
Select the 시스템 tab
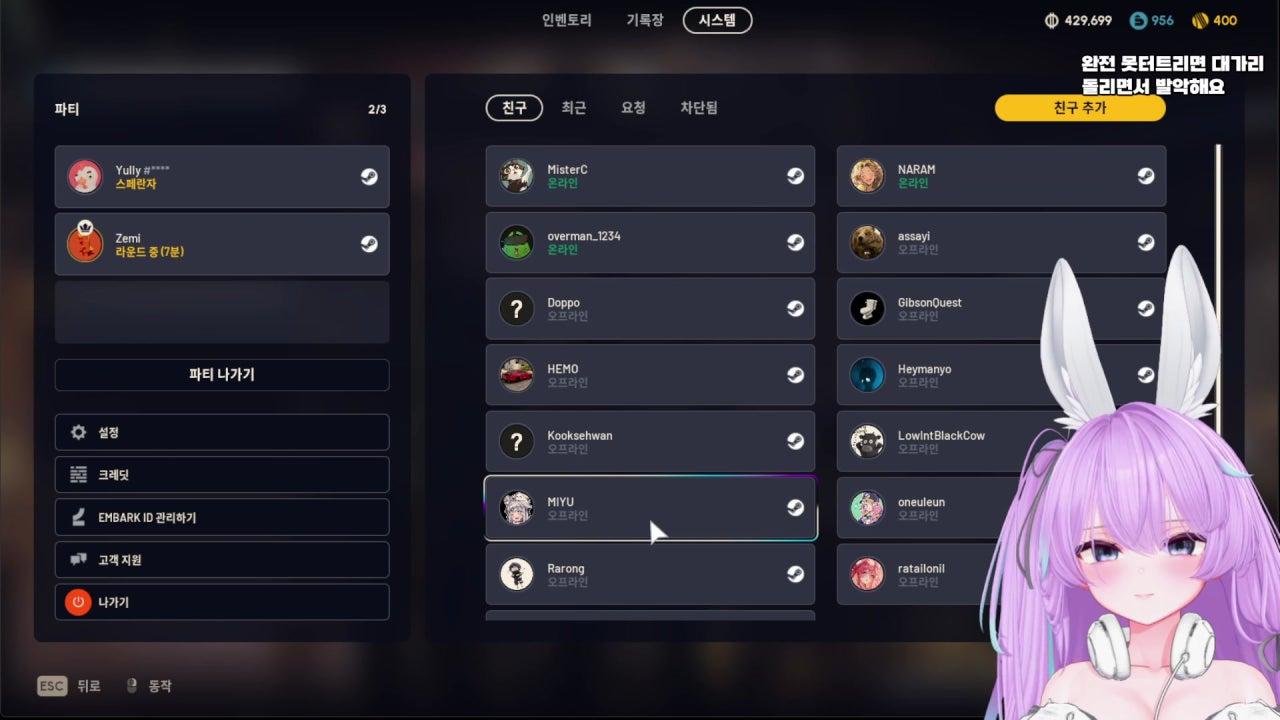click(x=716, y=20)
